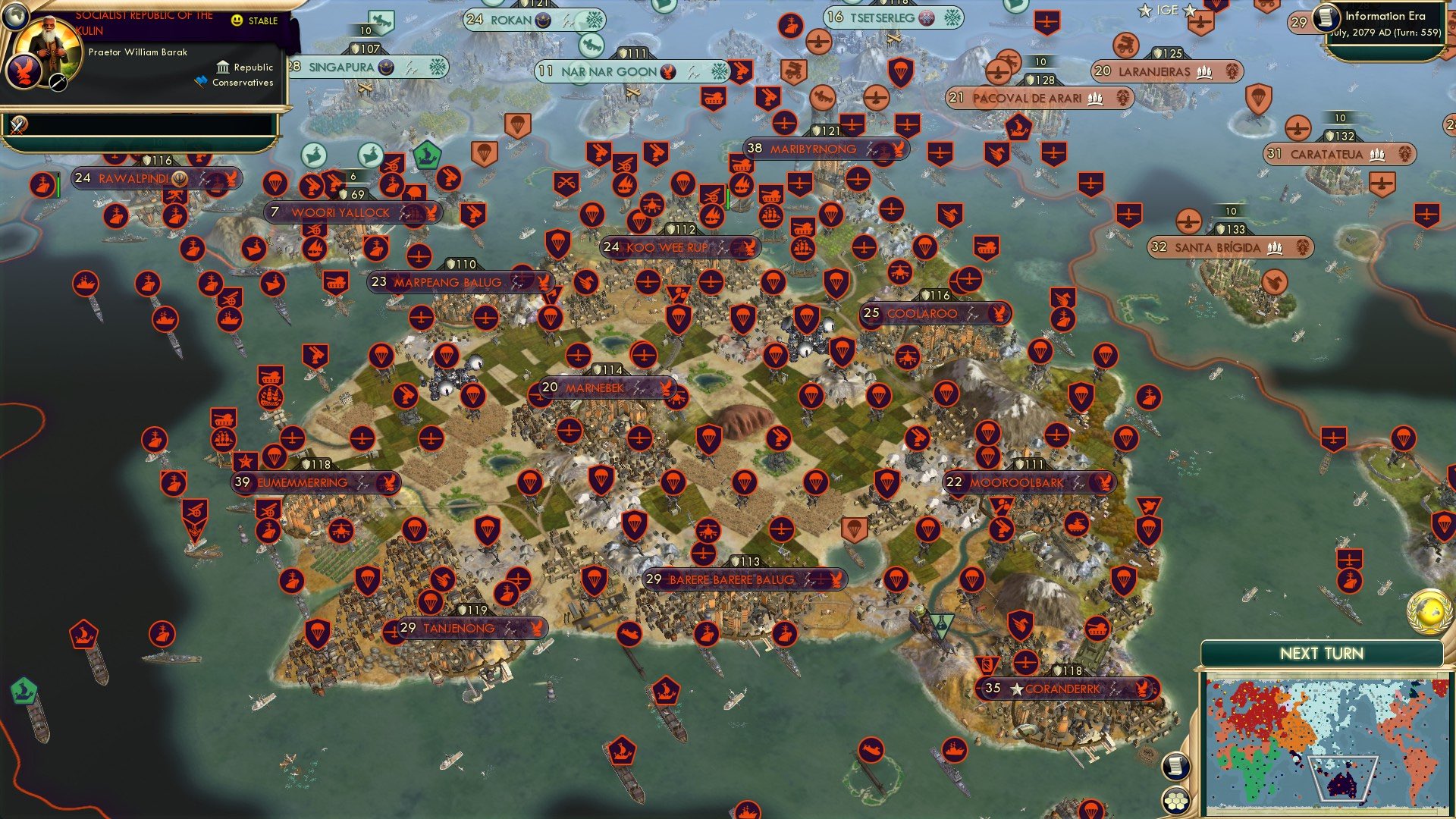Screen dimensions: 1456x819
Task: Toggle the notification log scroll beside the minimap
Action: (1176, 767)
